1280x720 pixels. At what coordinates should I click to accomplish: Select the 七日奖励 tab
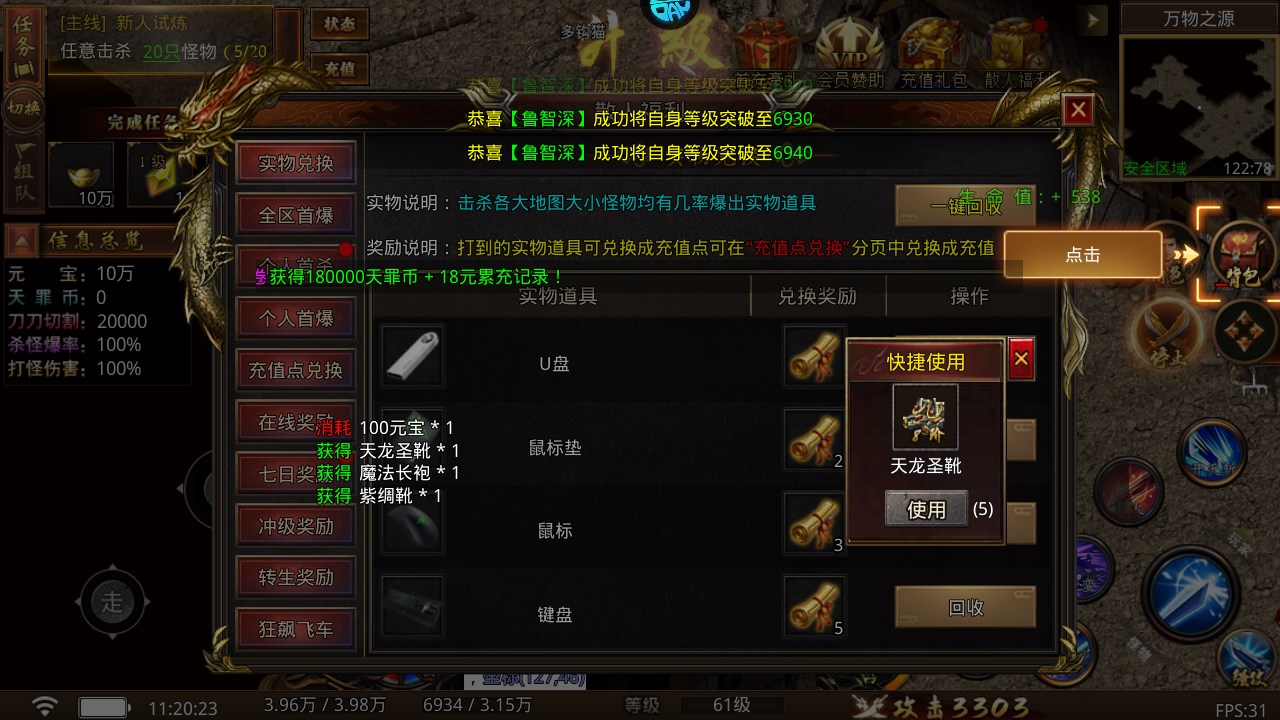tap(295, 474)
